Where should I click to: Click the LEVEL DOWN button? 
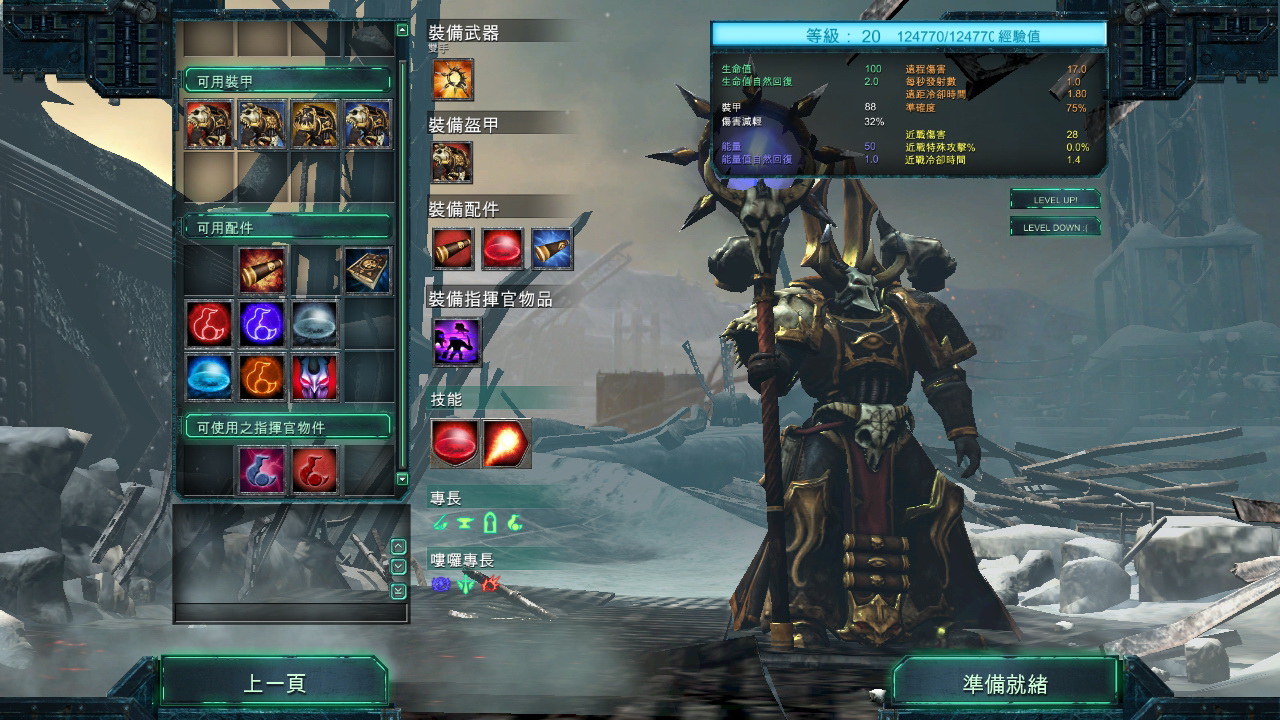[x=1054, y=227]
